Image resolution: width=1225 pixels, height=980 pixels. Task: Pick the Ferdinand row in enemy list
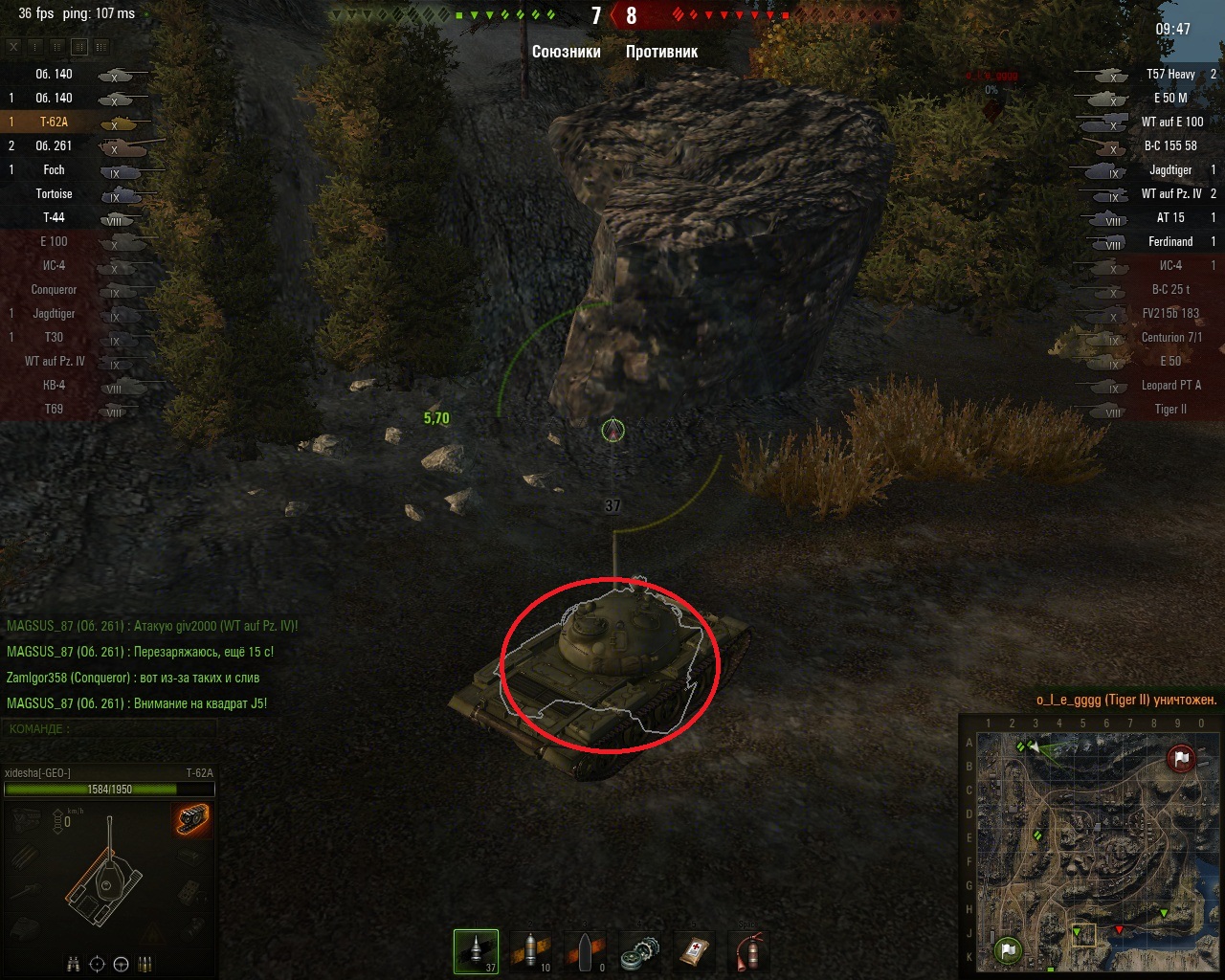[x=1148, y=242]
